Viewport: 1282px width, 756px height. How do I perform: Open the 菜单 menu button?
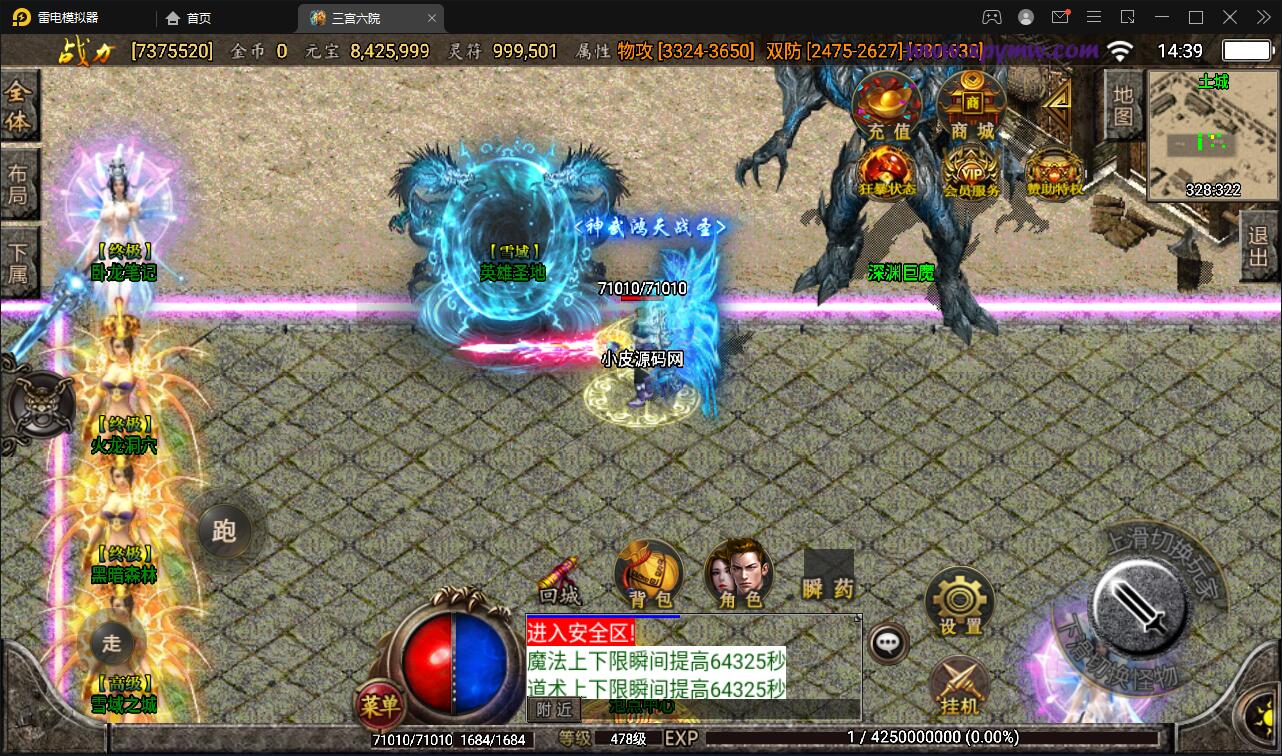click(x=380, y=706)
